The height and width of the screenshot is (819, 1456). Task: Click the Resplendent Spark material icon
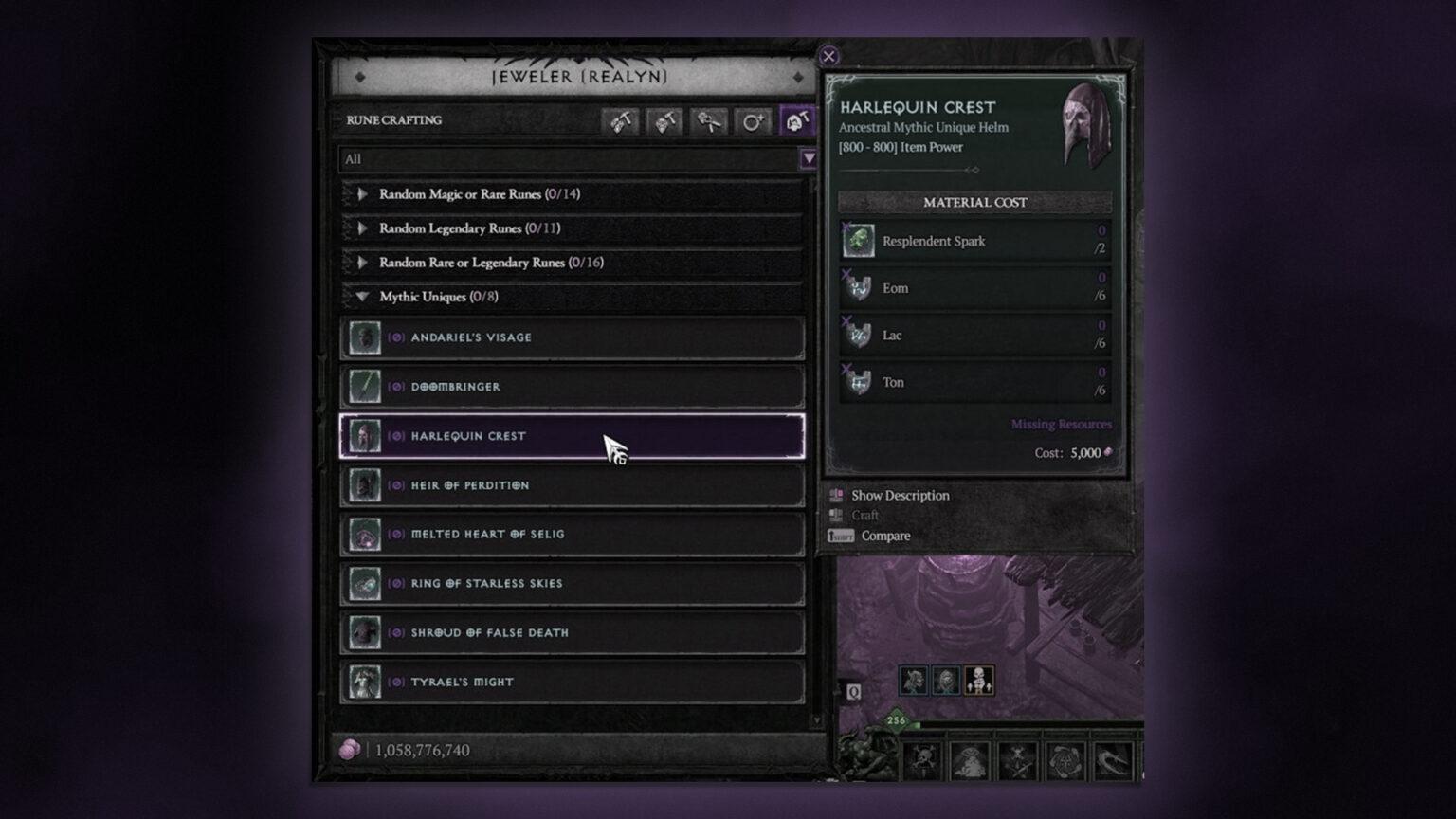[x=856, y=241]
